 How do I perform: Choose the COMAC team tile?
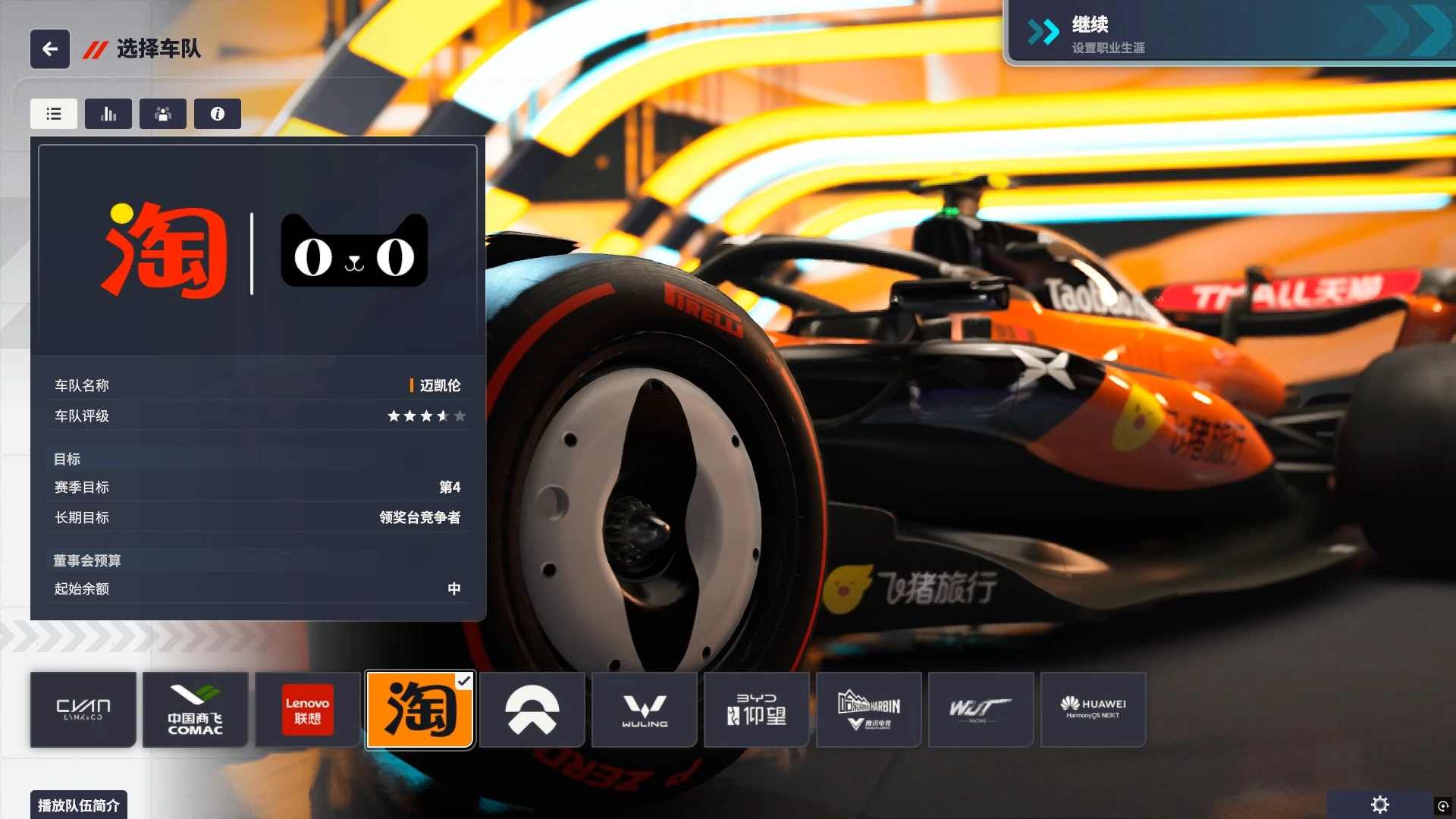click(196, 710)
